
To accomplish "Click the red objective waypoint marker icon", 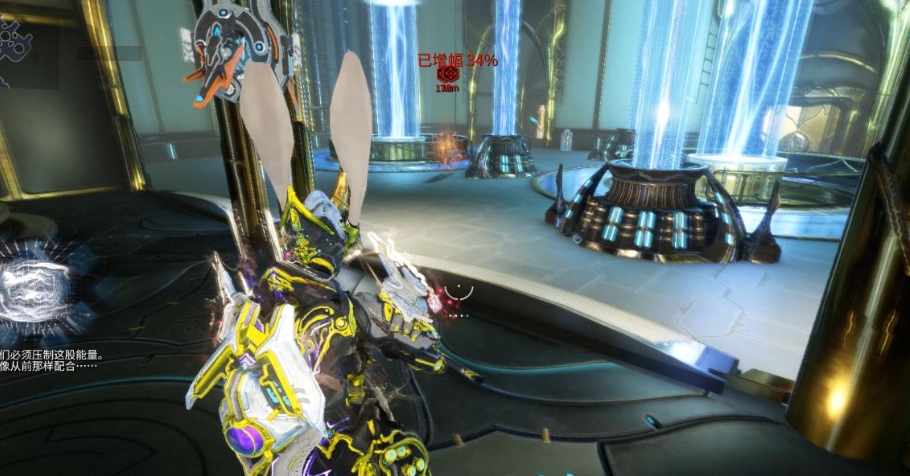I will (449, 74).
